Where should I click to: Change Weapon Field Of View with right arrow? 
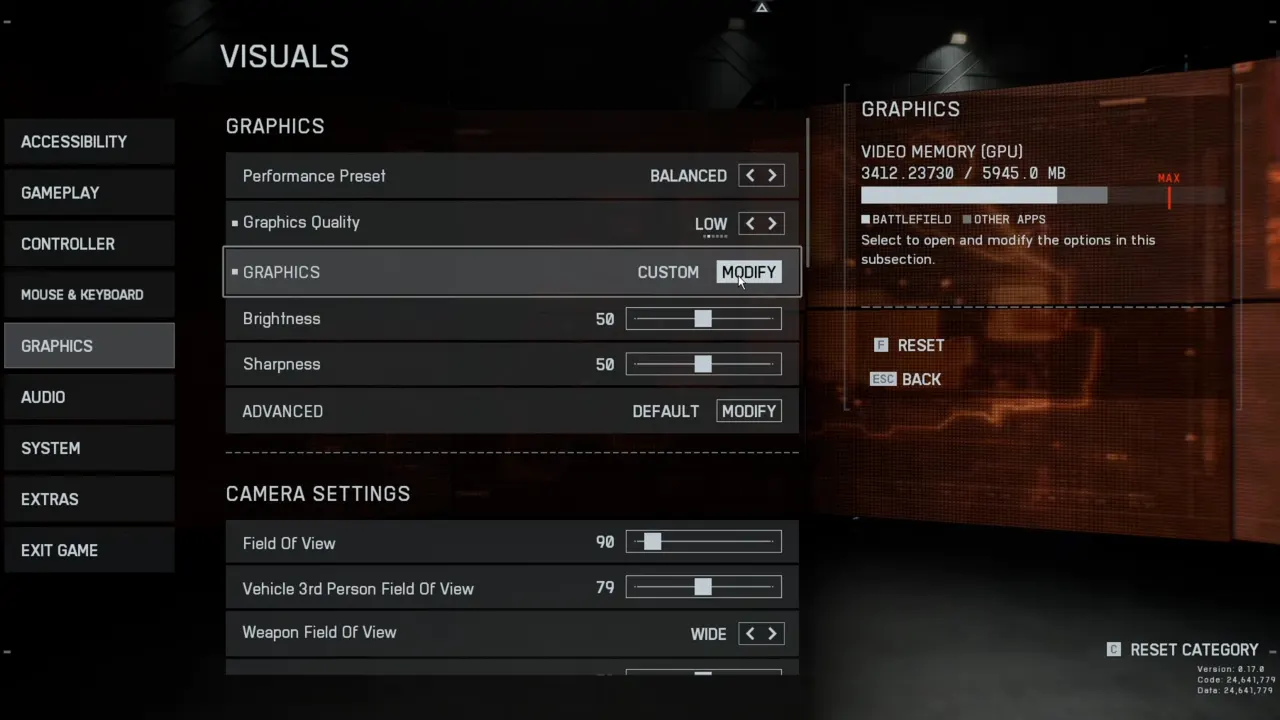(x=771, y=633)
